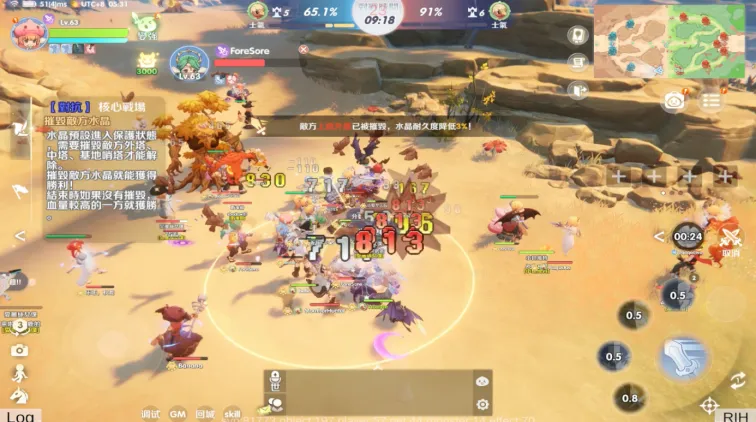This screenshot has width=756, height=422.
Task: Switch targets with the swap arrows icon
Action: point(738,380)
